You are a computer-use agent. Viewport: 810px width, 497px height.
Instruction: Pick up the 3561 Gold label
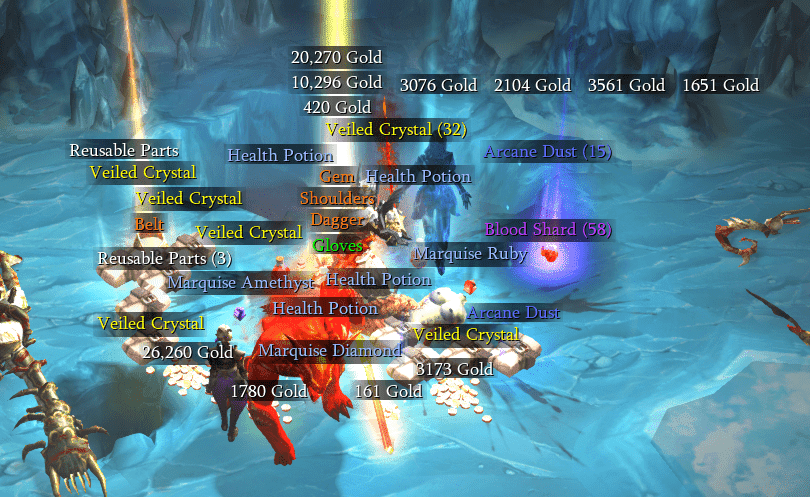pyautogui.click(x=626, y=86)
